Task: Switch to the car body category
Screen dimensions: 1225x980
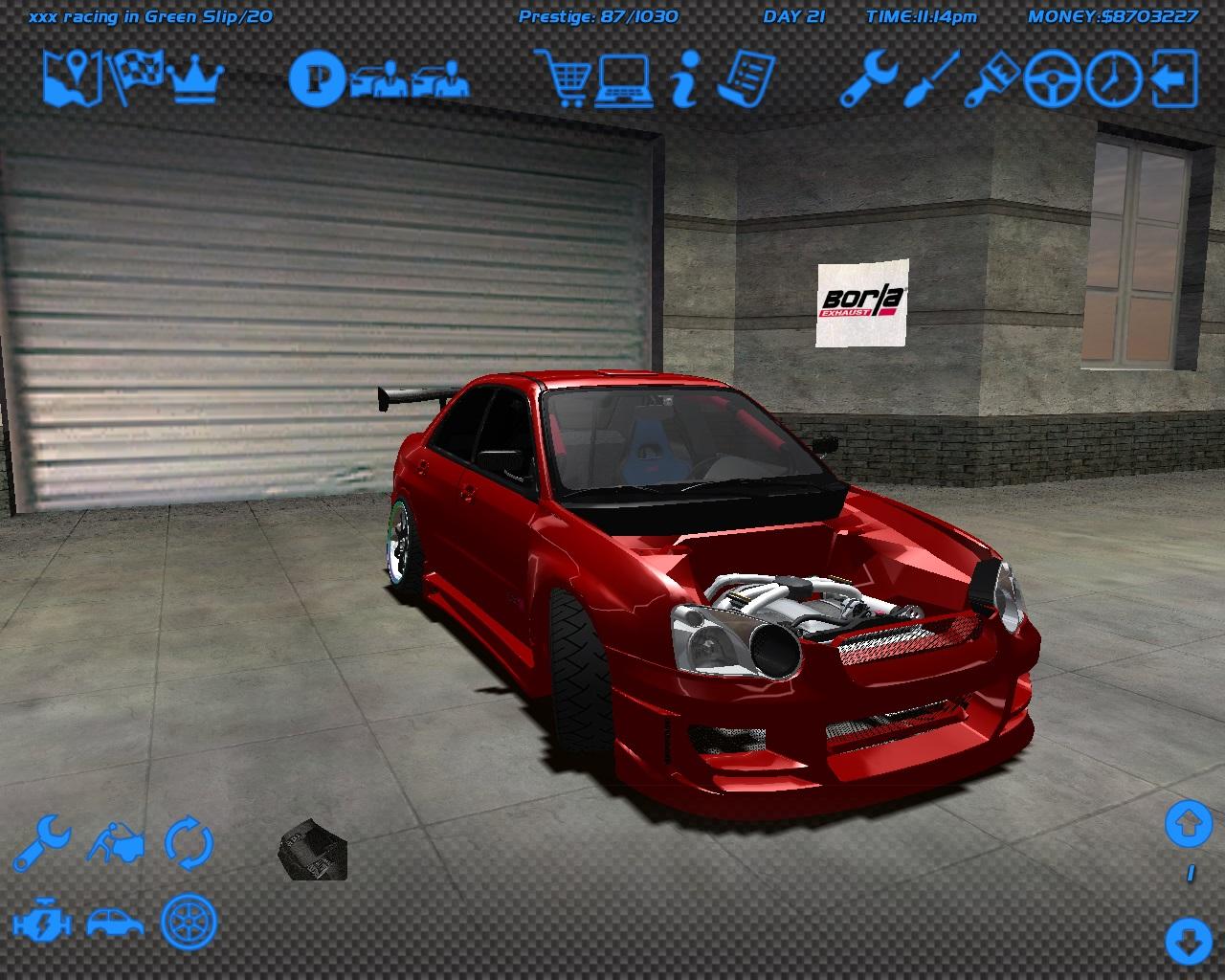Action: click(115, 923)
